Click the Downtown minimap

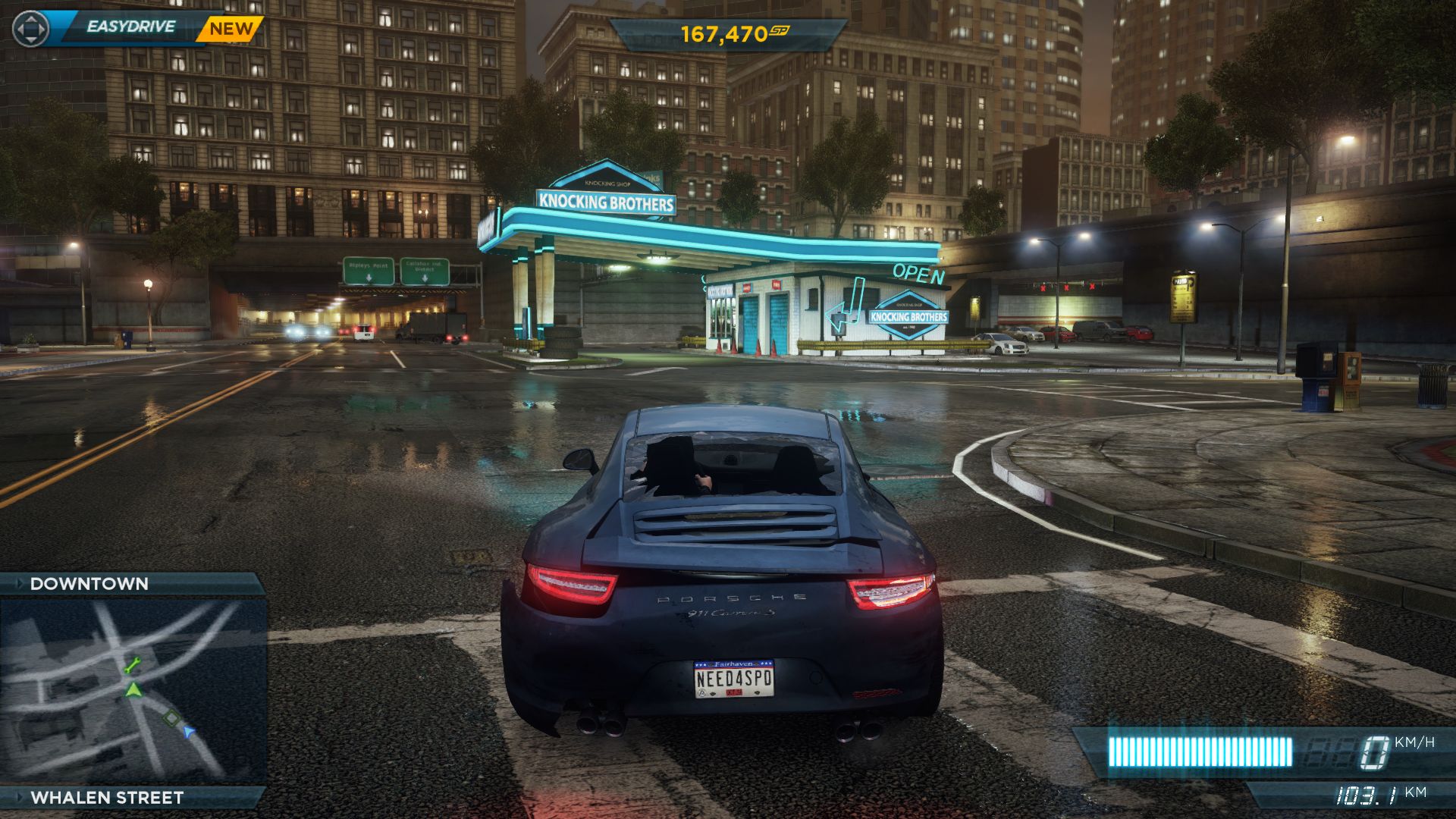click(133, 690)
